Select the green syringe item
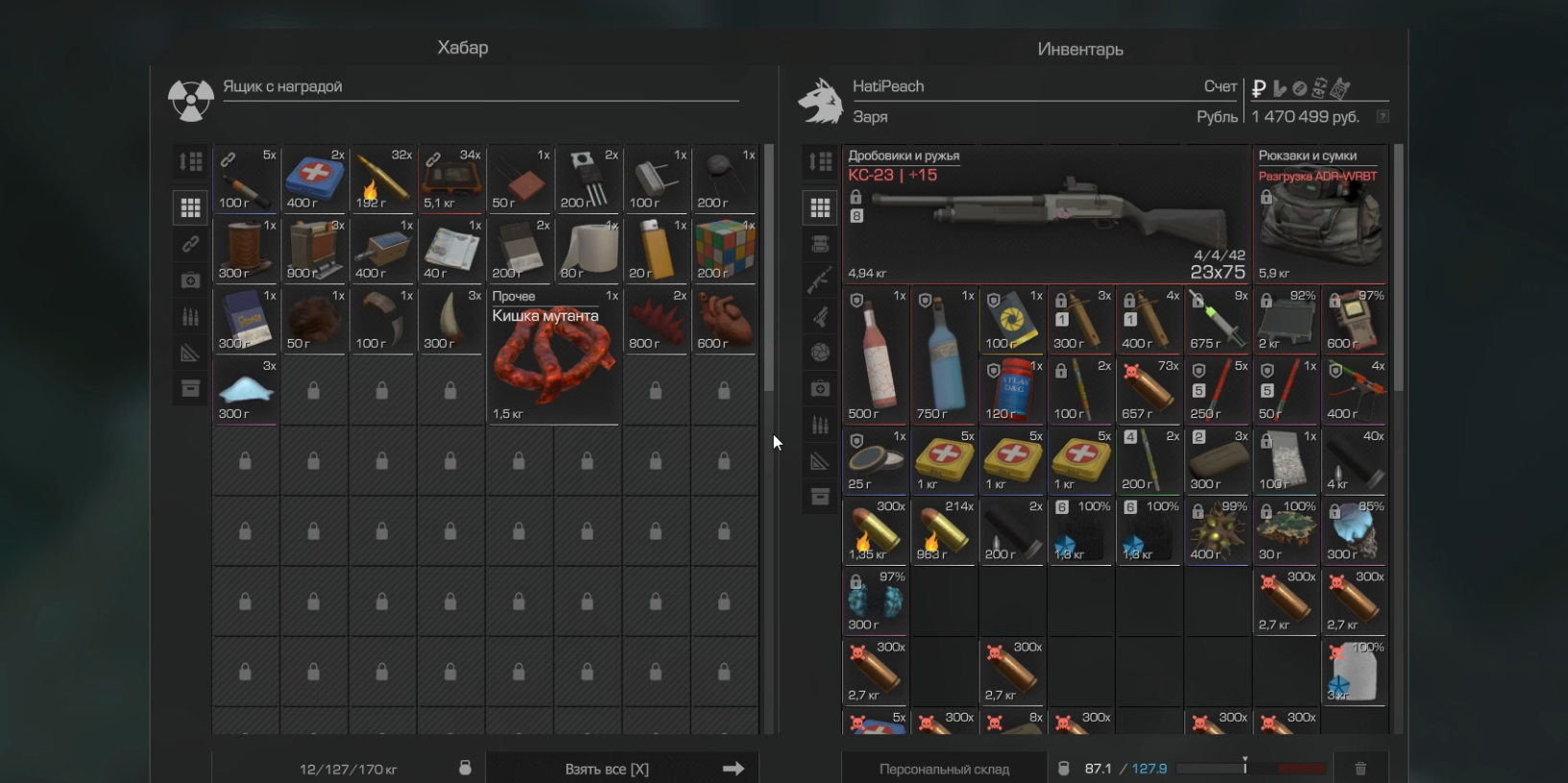 [1218, 319]
